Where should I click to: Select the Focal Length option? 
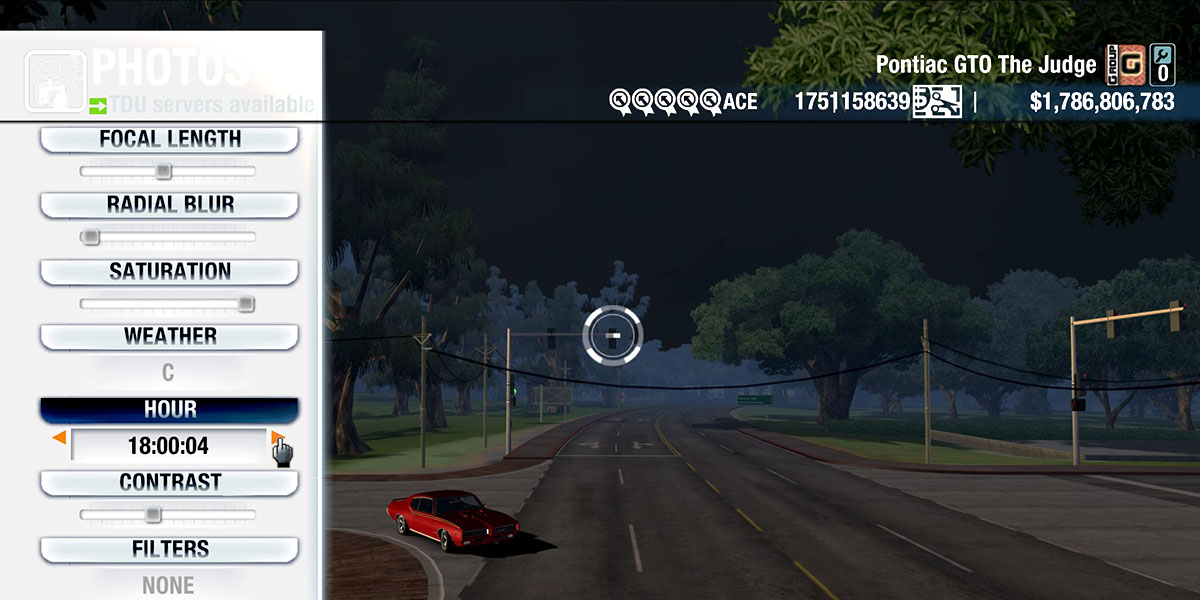click(169, 140)
